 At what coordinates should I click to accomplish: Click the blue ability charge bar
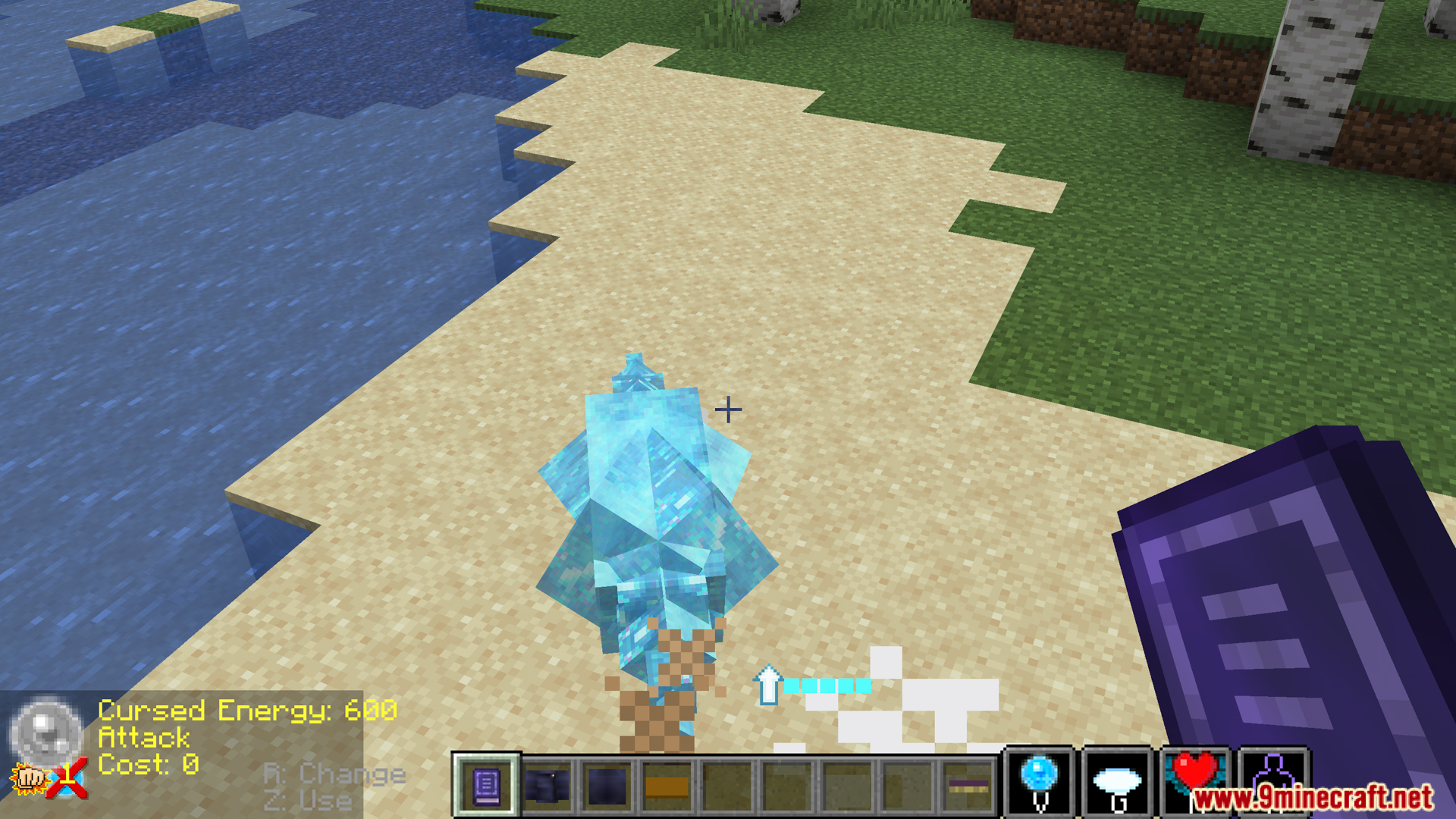point(828,685)
